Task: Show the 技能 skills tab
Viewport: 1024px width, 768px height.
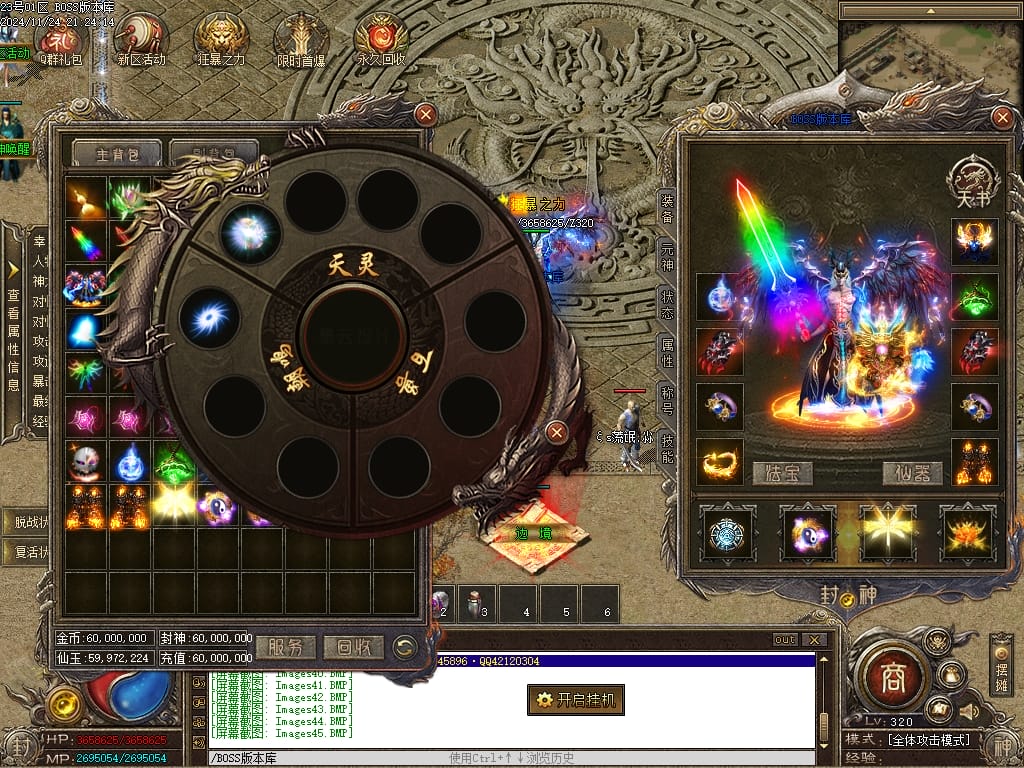Action: coord(667,450)
